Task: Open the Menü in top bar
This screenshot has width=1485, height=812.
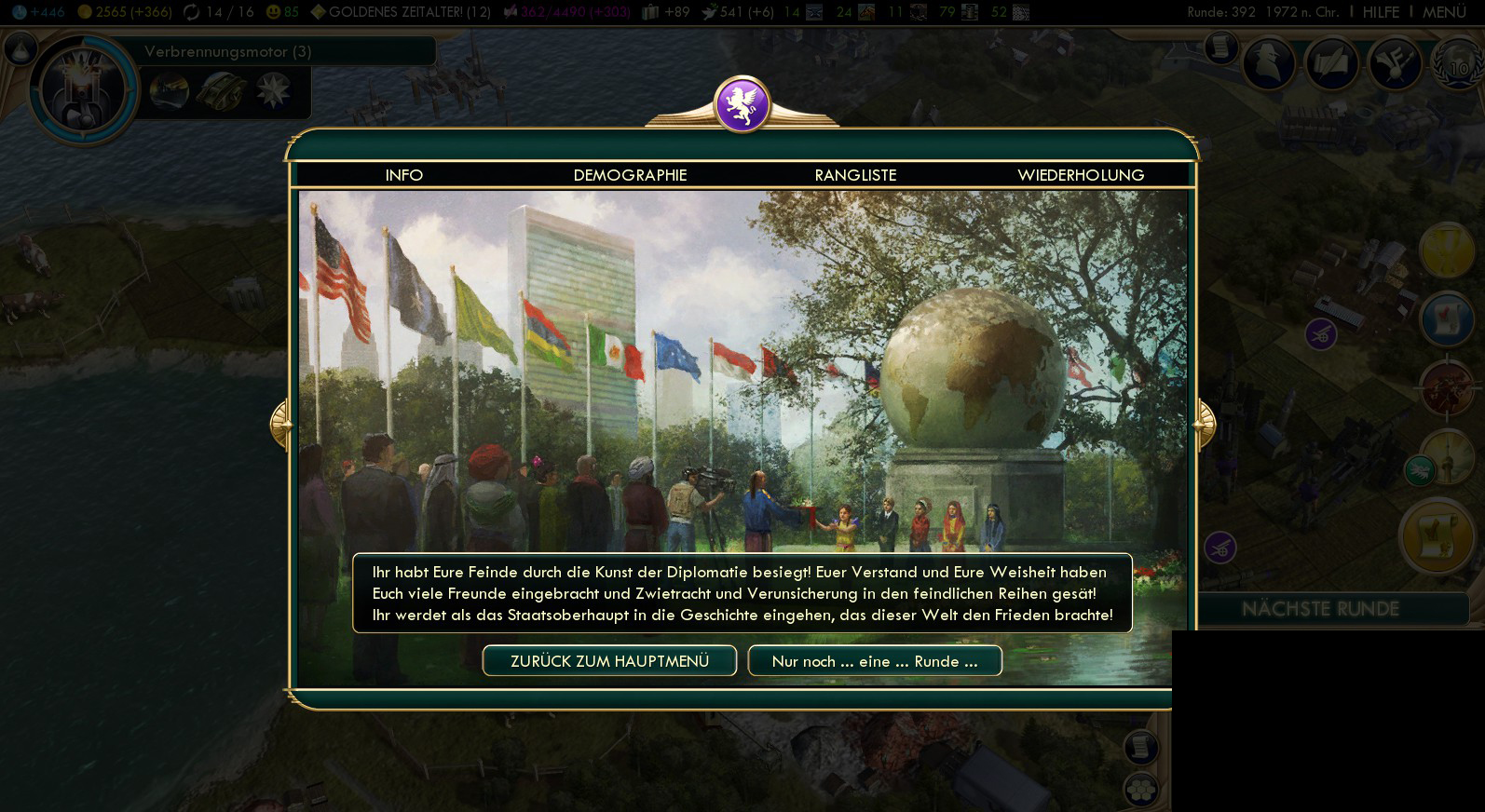Action: tap(1444, 12)
